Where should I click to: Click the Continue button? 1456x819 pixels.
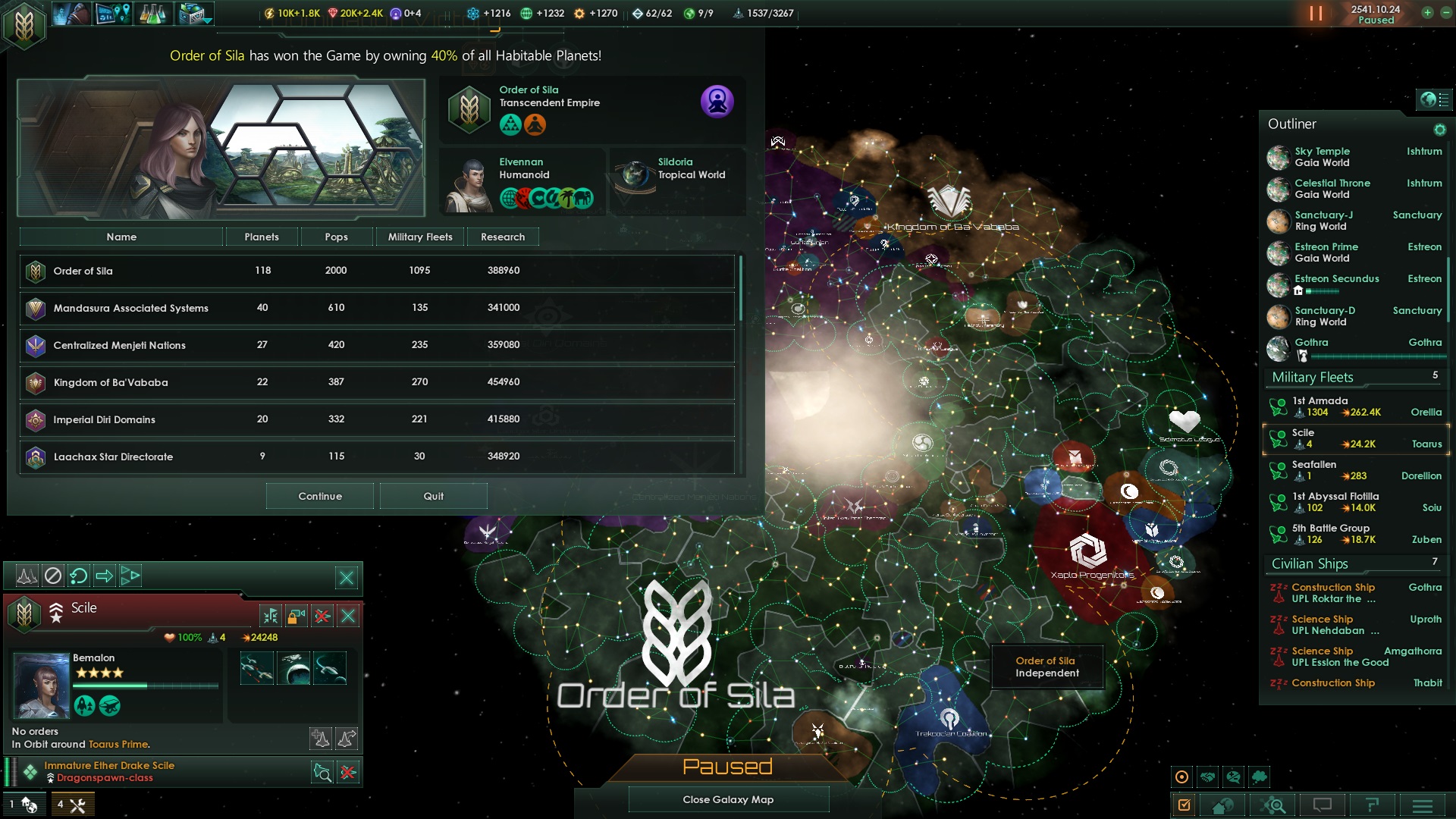tap(319, 495)
